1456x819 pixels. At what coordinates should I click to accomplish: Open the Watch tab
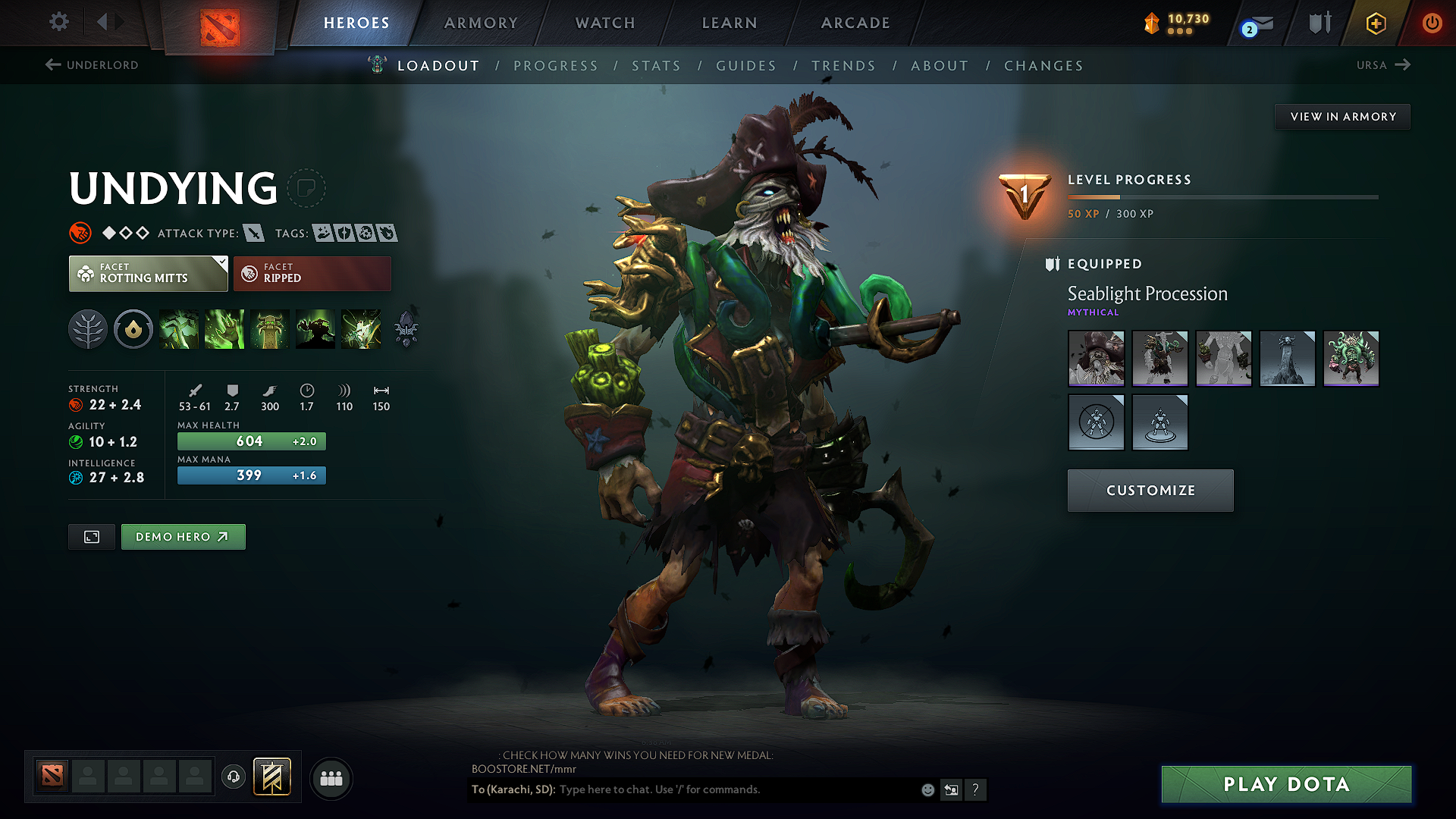click(x=605, y=23)
